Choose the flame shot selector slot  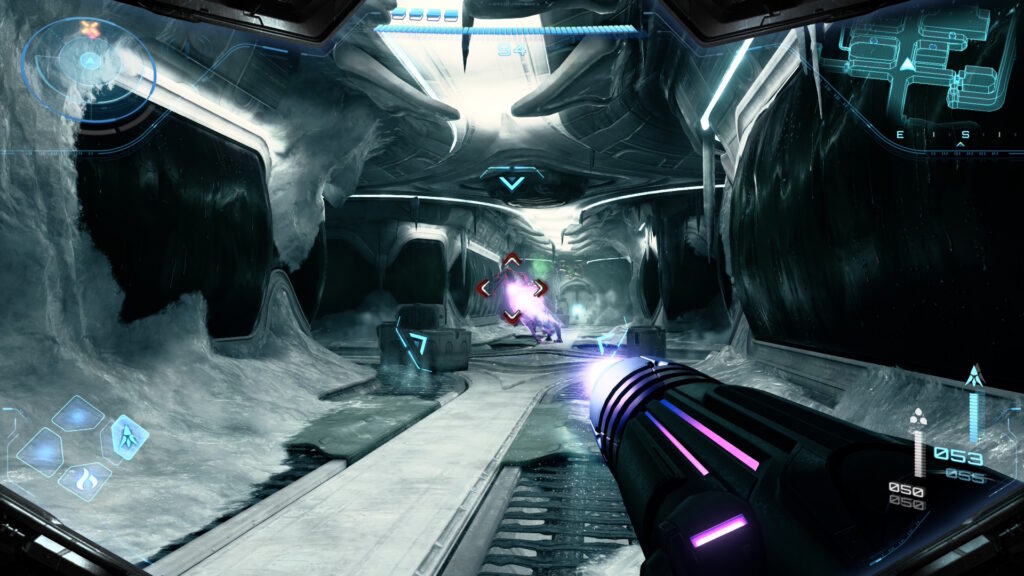(x=85, y=479)
